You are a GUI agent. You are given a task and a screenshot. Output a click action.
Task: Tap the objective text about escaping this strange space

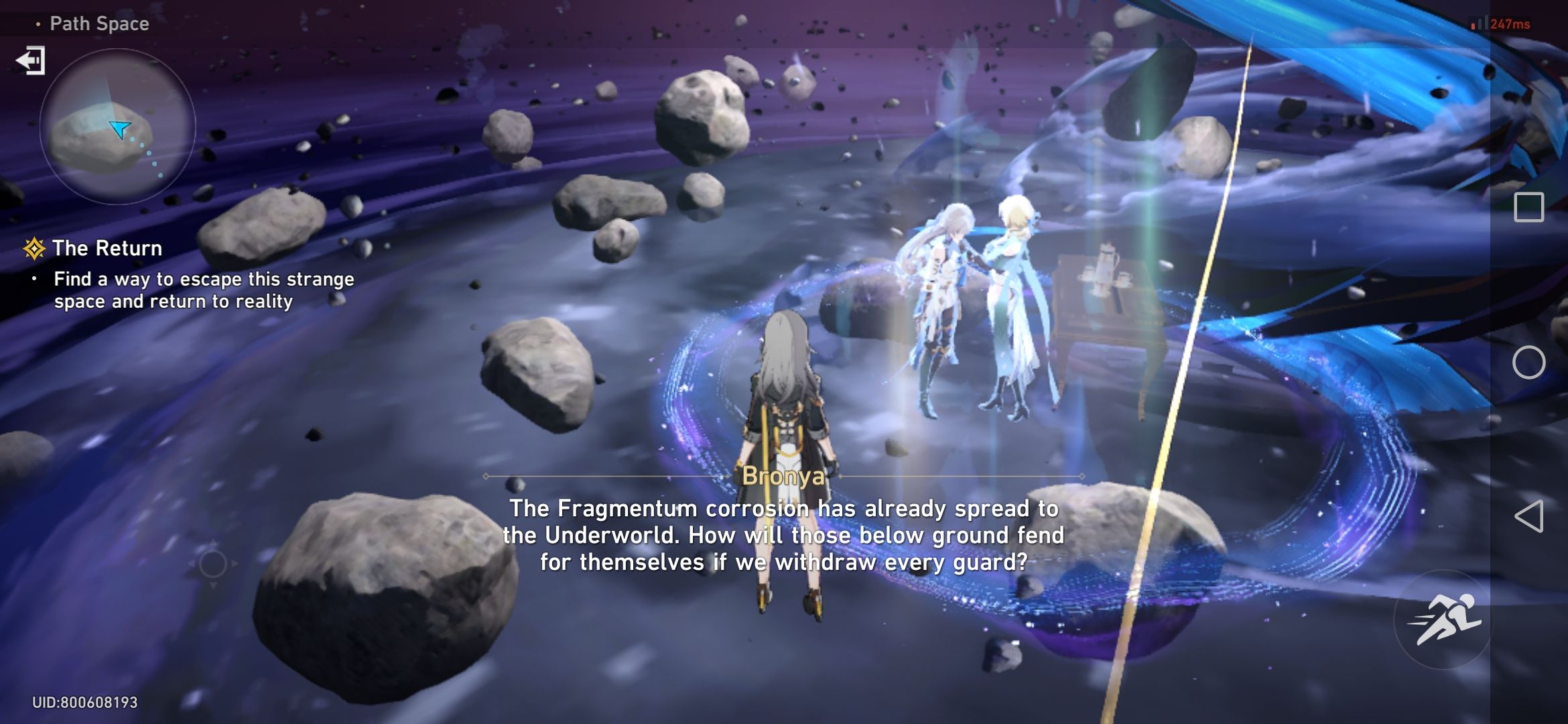[x=201, y=290]
